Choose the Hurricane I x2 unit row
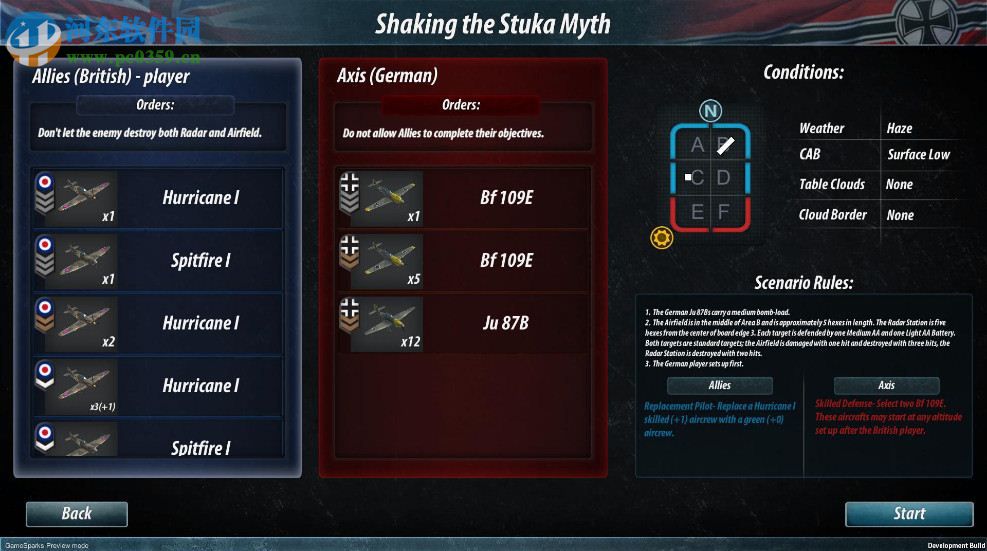The image size is (987, 551). click(159, 323)
